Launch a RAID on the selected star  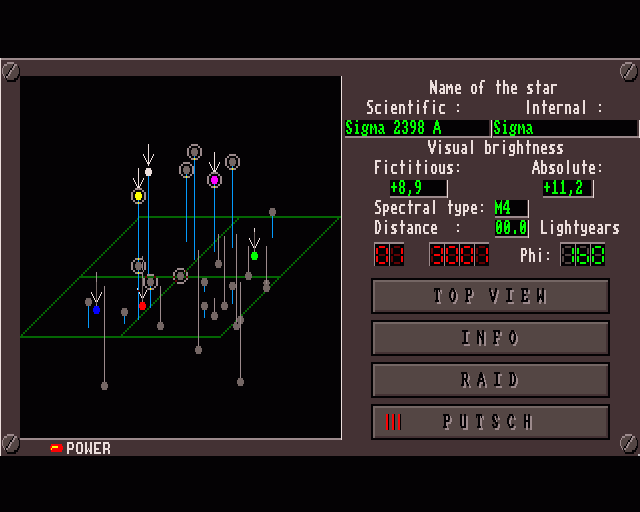(490, 380)
